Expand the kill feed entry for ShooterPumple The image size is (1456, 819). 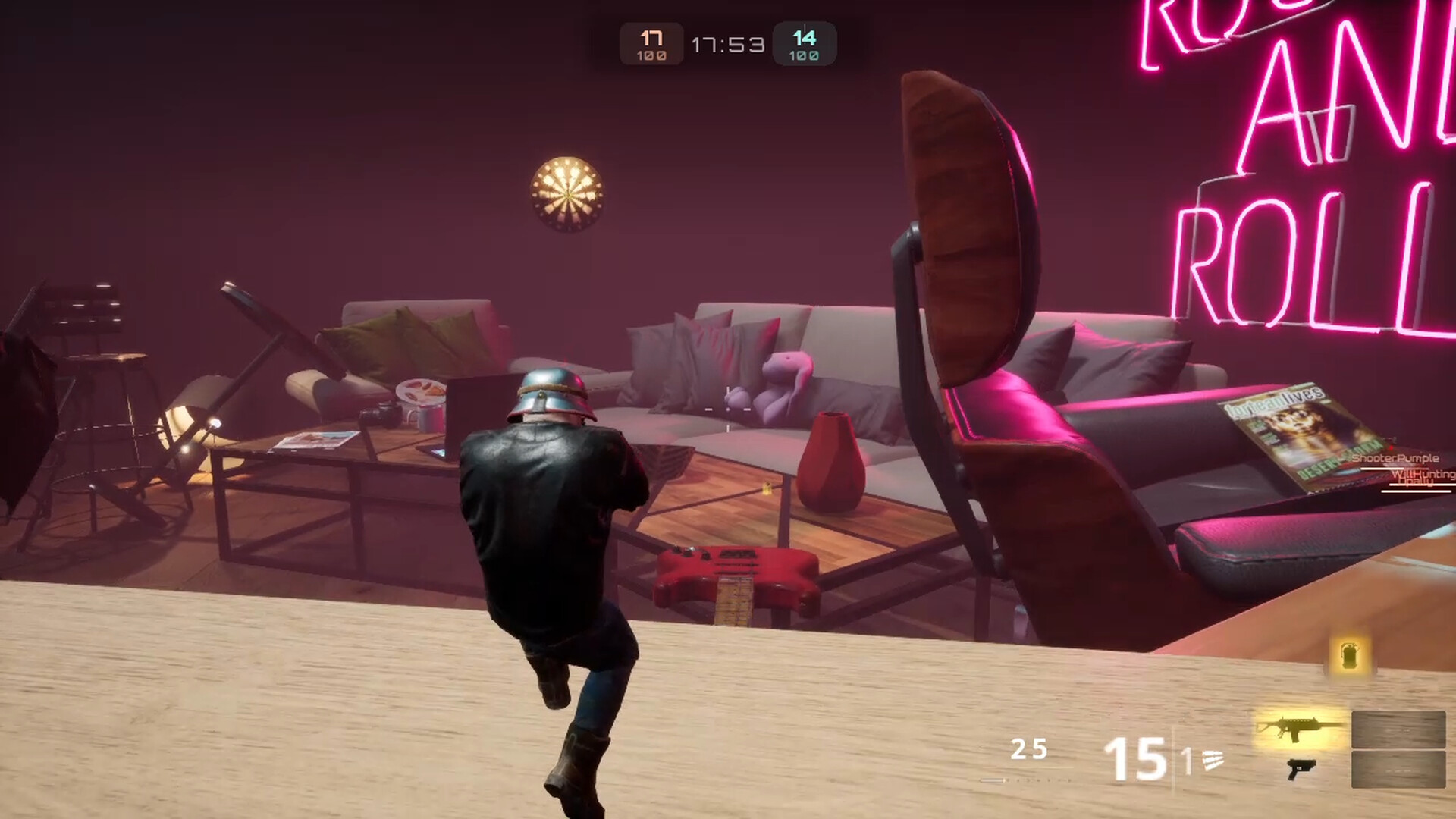click(x=1395, y=459)
